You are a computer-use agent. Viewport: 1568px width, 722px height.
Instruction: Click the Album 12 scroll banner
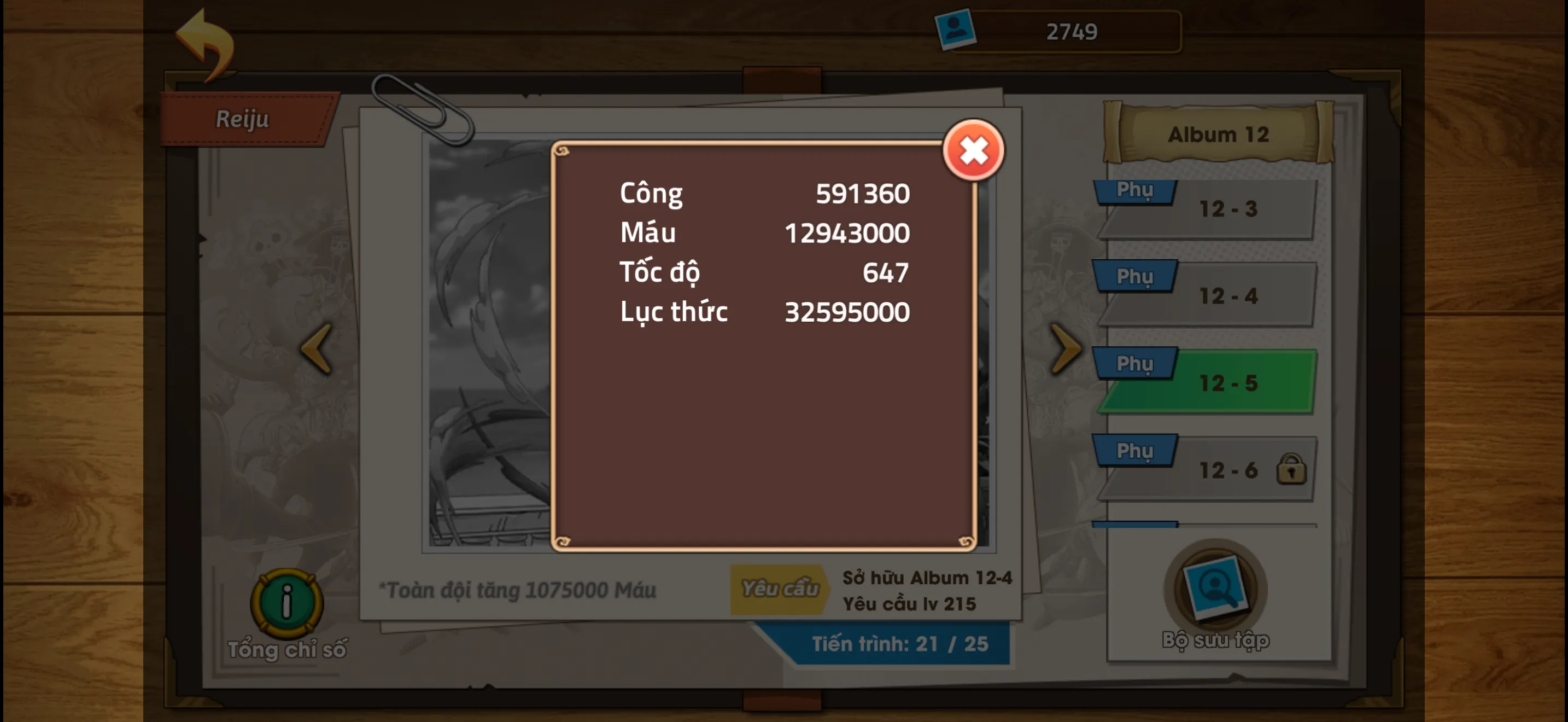point(1218,133)
